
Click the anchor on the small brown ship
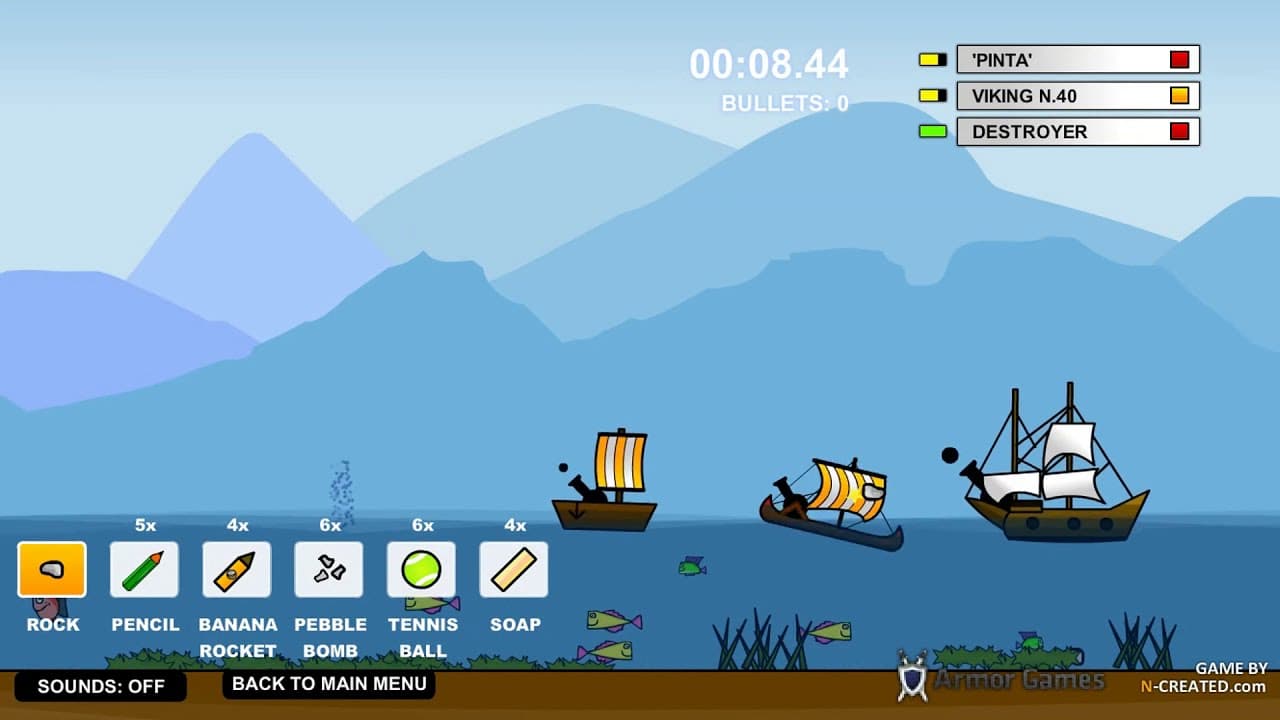coord(578,511)
